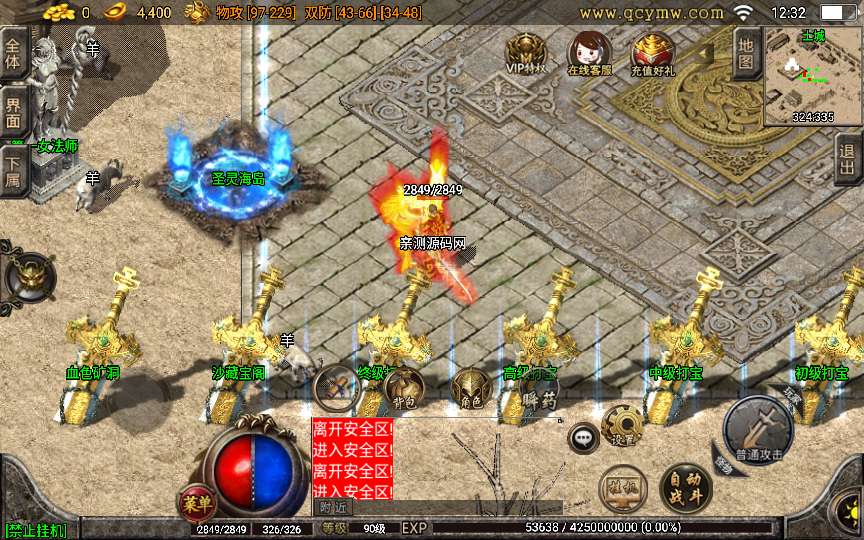Select the 退出 exit button
Screen dimensions: 864x540
coord(848,159)
